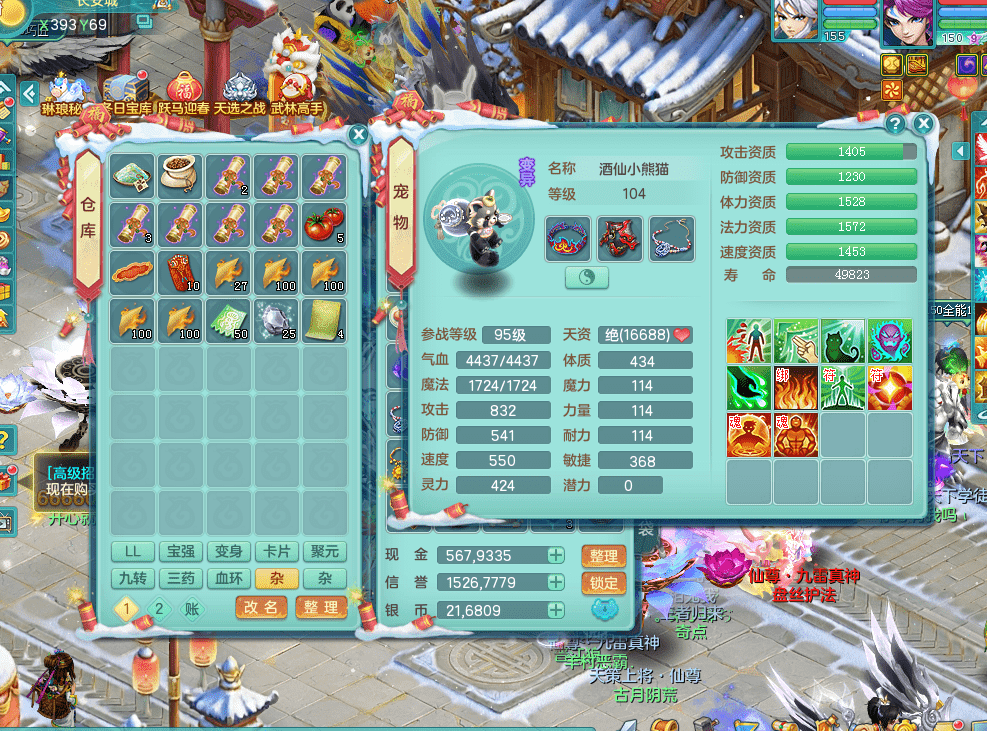Open the 卡片 warehouse tab
Viewport: 987px width, 731px height.
(x=276, y=551)
